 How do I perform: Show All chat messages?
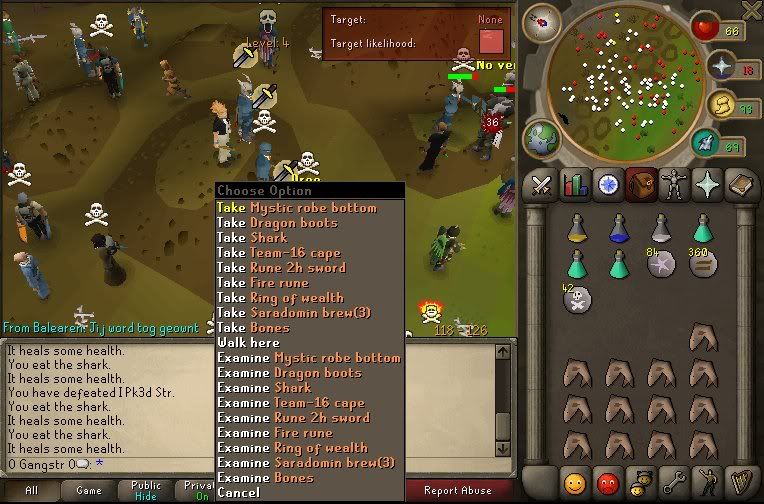pyautogui.click(x=31, y=490)
